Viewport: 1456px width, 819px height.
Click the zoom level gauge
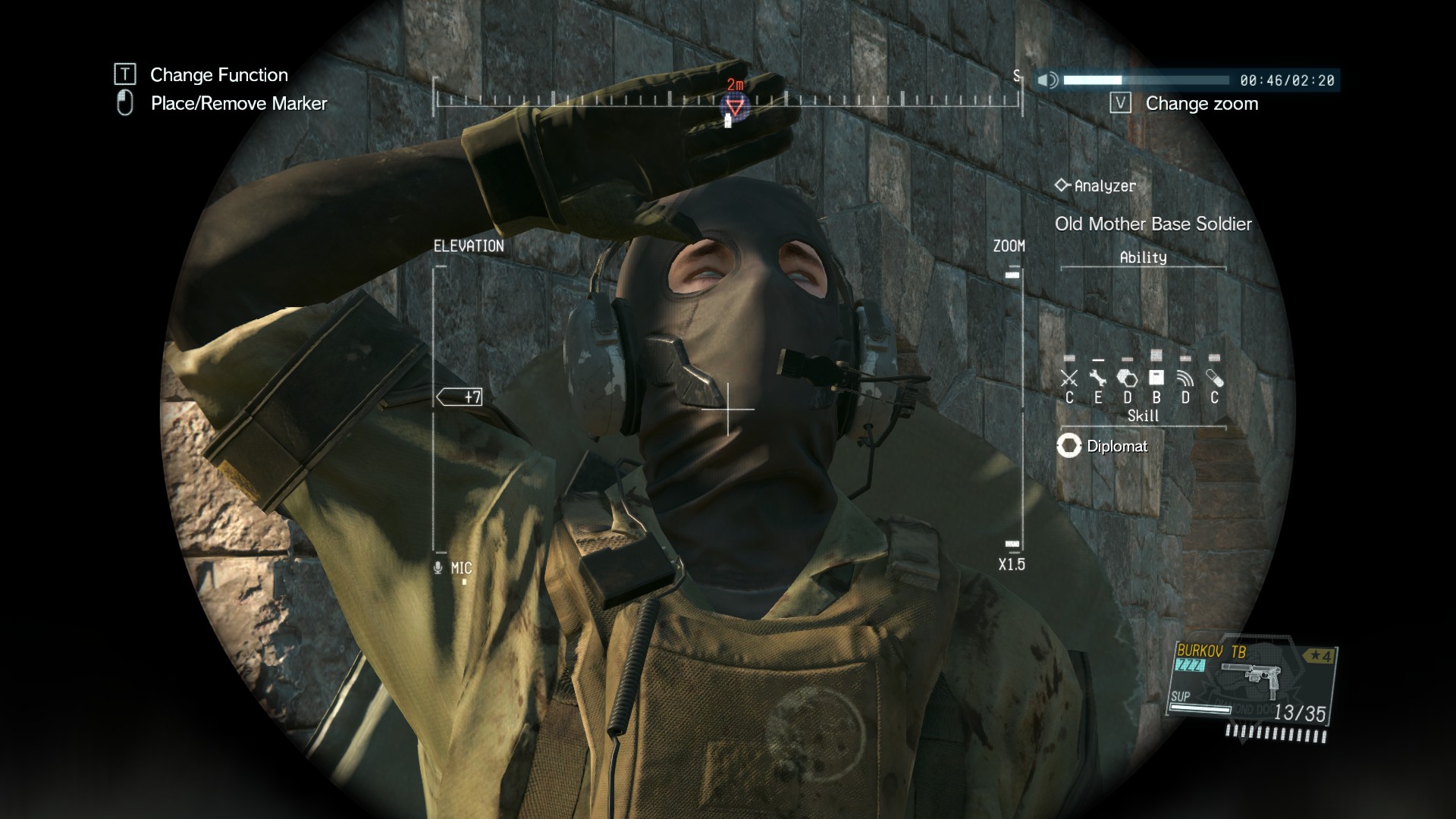point(1012,409)
